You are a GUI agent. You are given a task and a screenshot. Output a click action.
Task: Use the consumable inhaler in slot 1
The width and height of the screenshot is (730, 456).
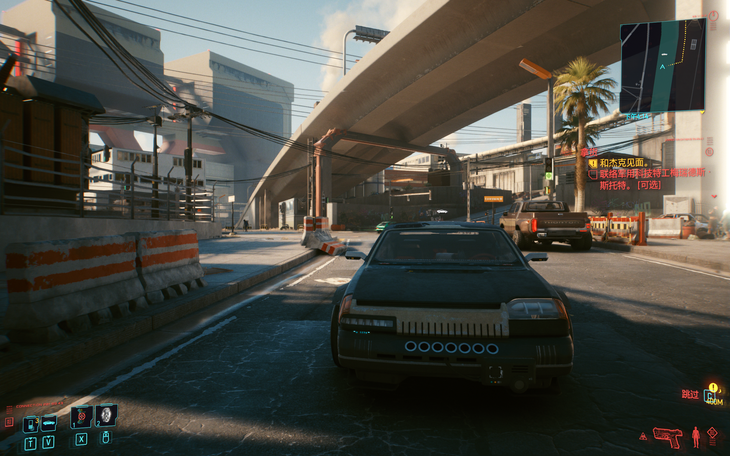[x=80, y=416]
